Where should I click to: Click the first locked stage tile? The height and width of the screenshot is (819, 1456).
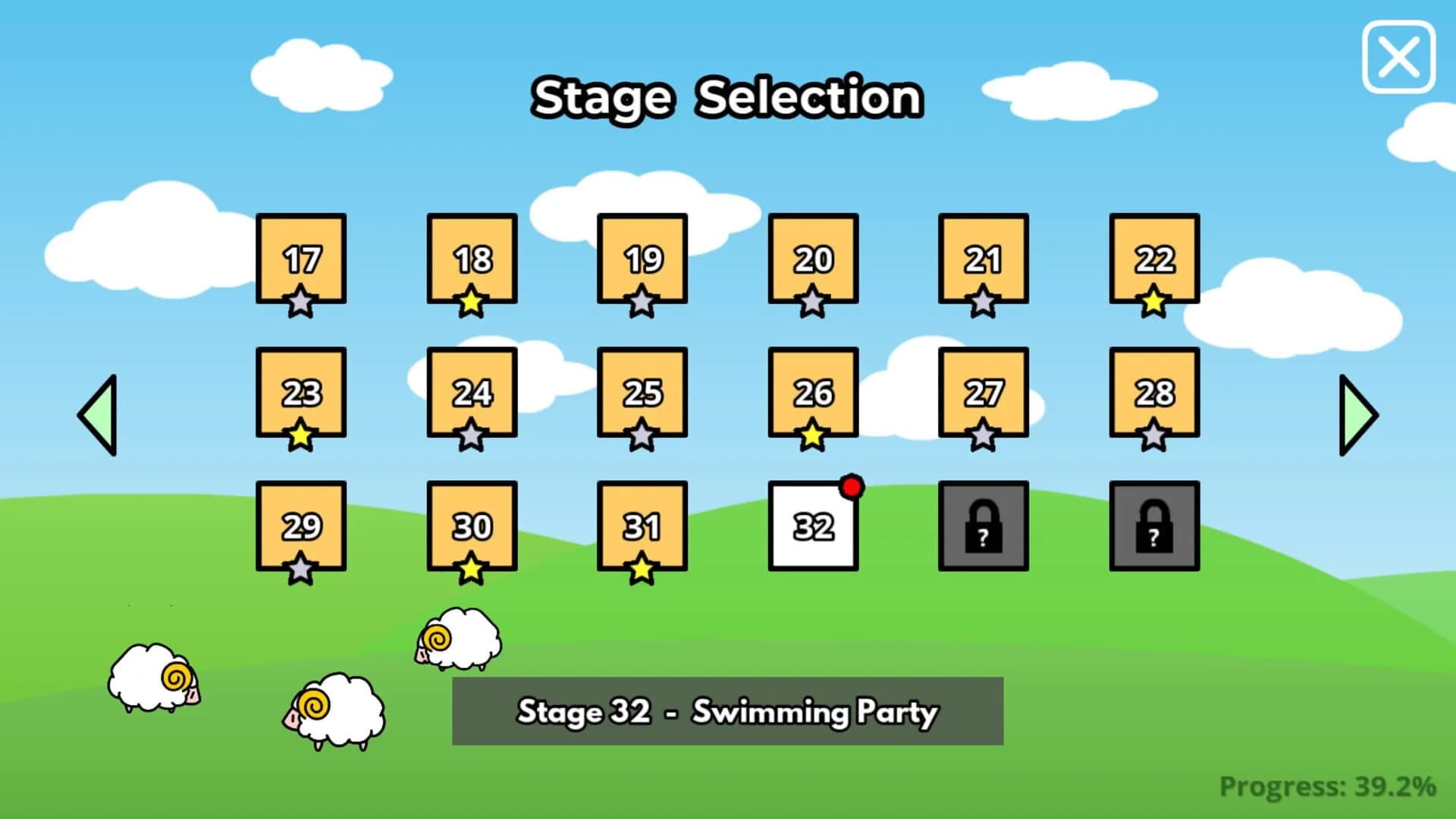983,526
